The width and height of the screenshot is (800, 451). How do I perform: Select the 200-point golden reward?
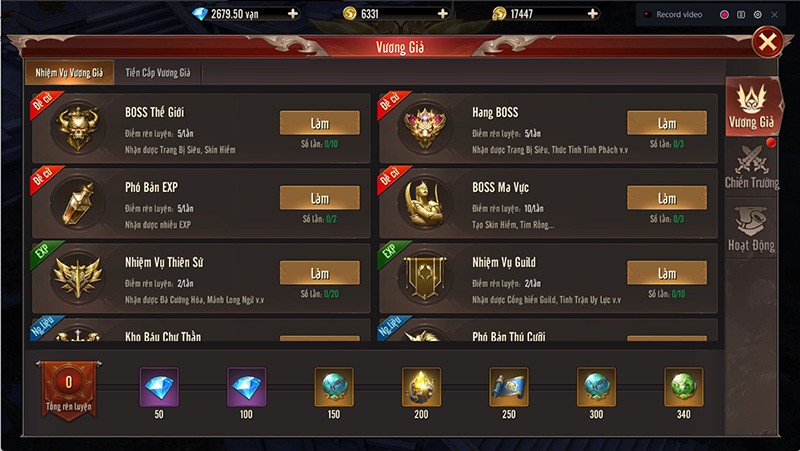(x=421, y=386)
